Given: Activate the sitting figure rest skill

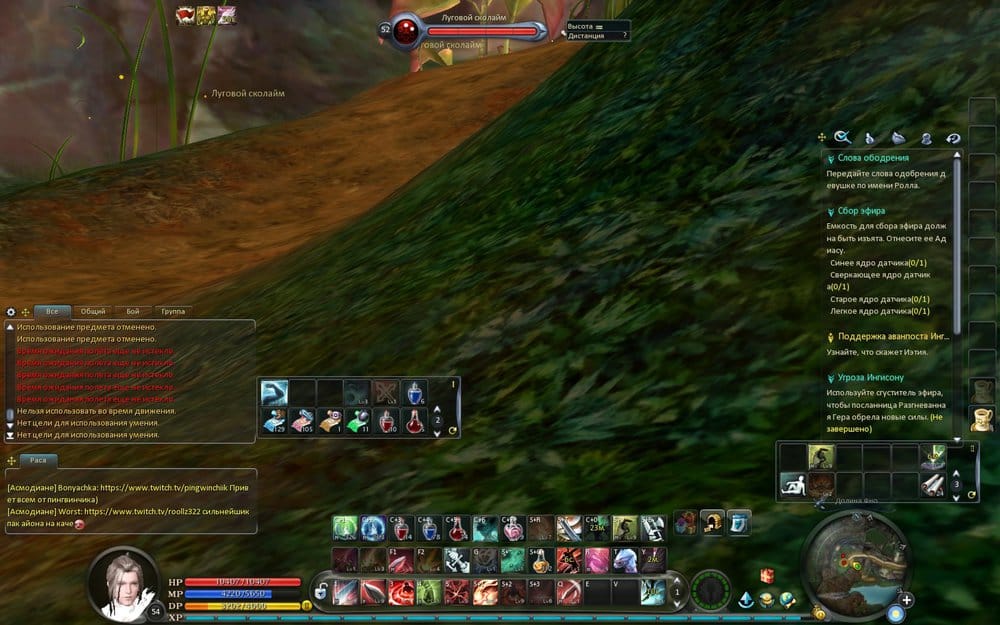Looking at the screenshot, I should 793,485.
